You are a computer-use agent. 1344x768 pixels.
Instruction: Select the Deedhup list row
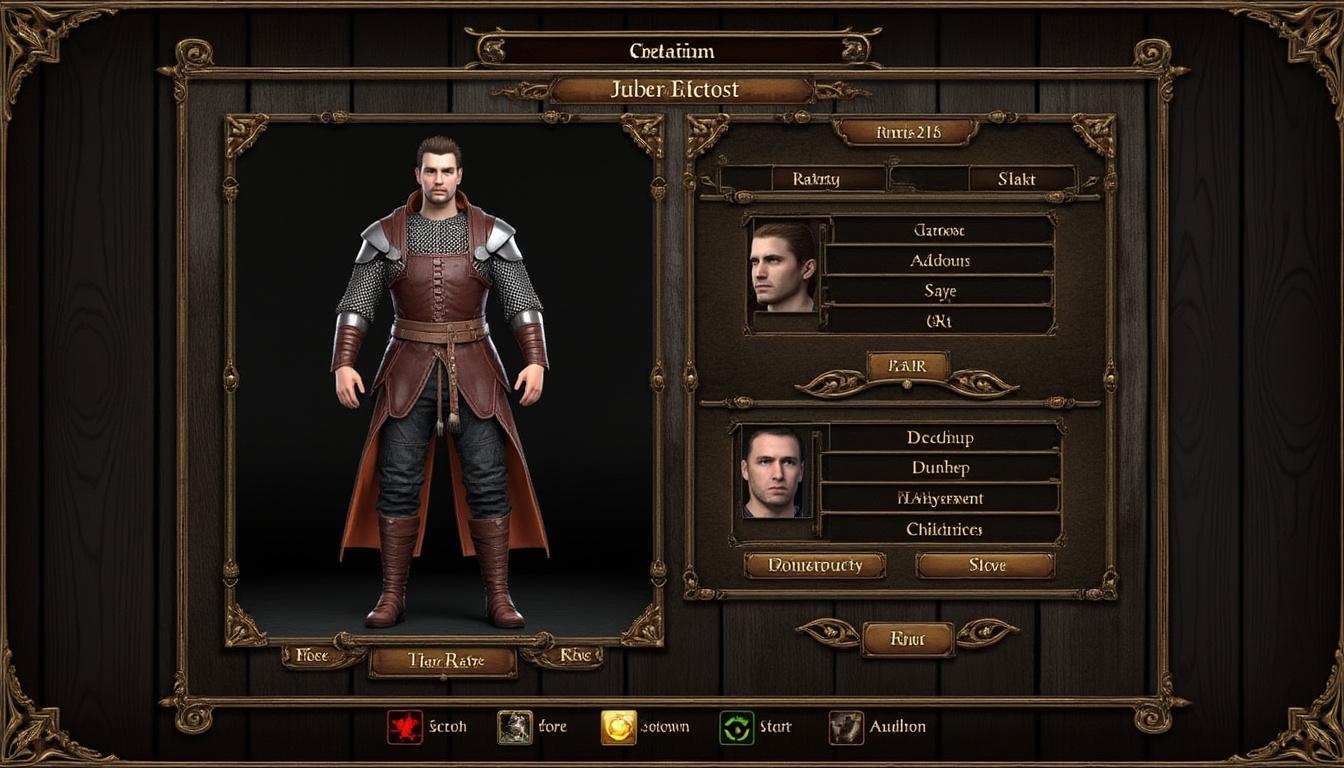940,437
